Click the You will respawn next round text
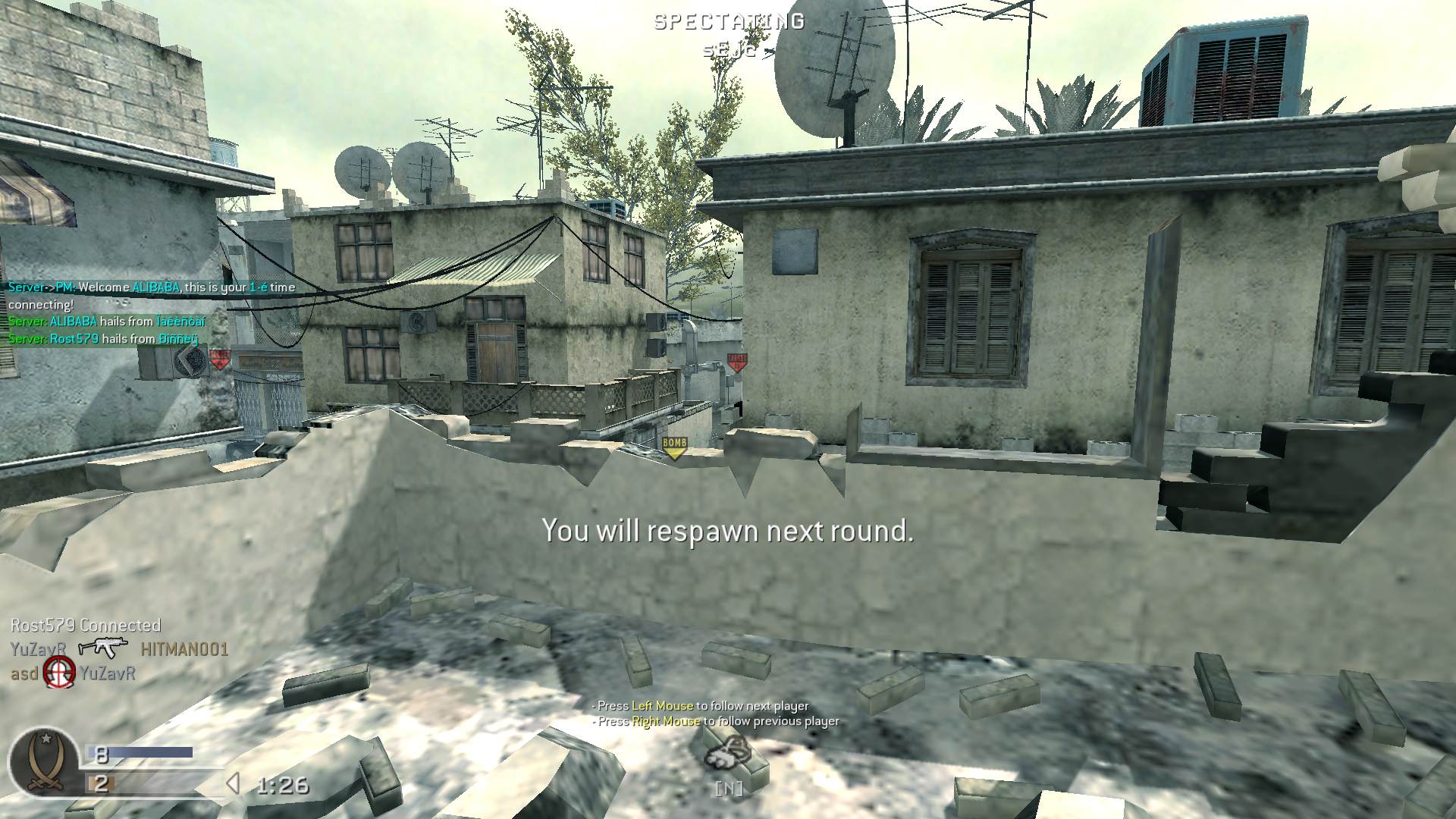This screenshot has height=819, width=1456. coord(728,532)
